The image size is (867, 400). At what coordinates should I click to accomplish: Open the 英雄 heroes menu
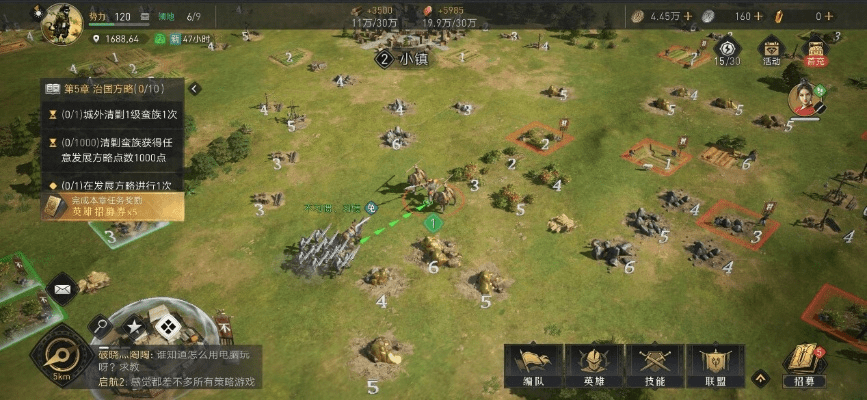593,366
